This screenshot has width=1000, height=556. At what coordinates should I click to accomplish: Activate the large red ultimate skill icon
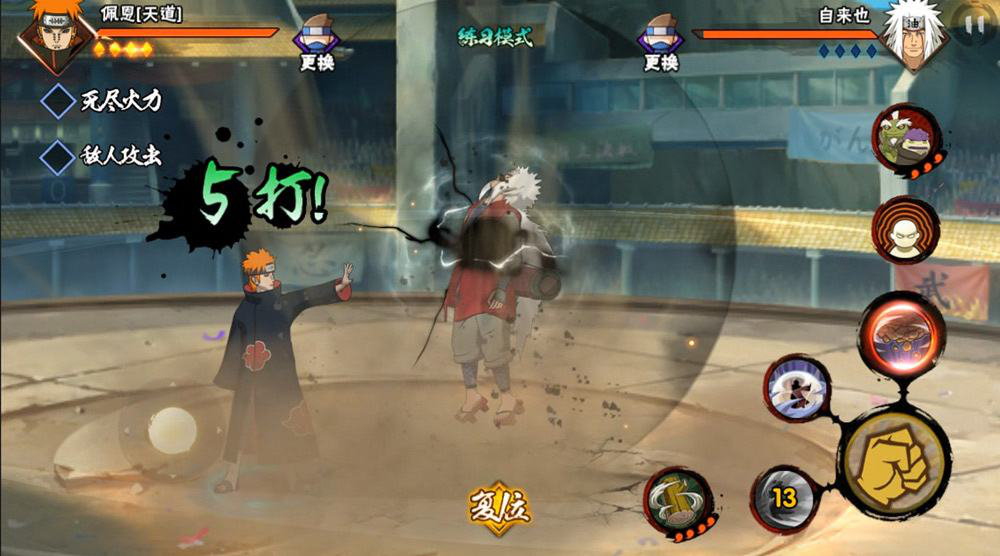coord(901,334)
